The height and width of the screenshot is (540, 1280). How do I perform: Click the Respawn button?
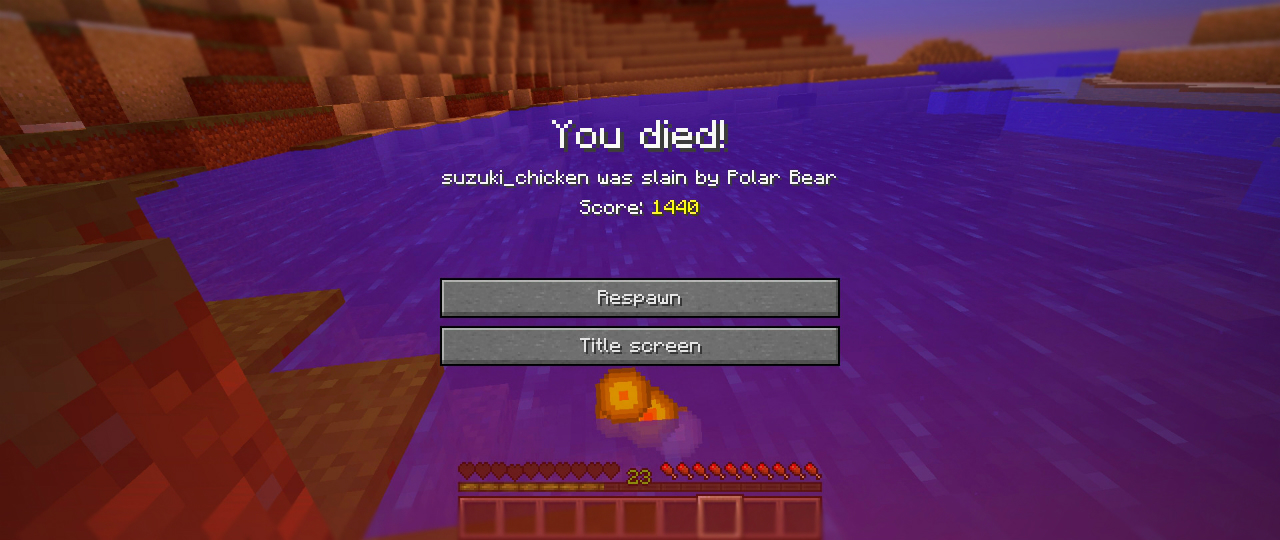[639, 298]
